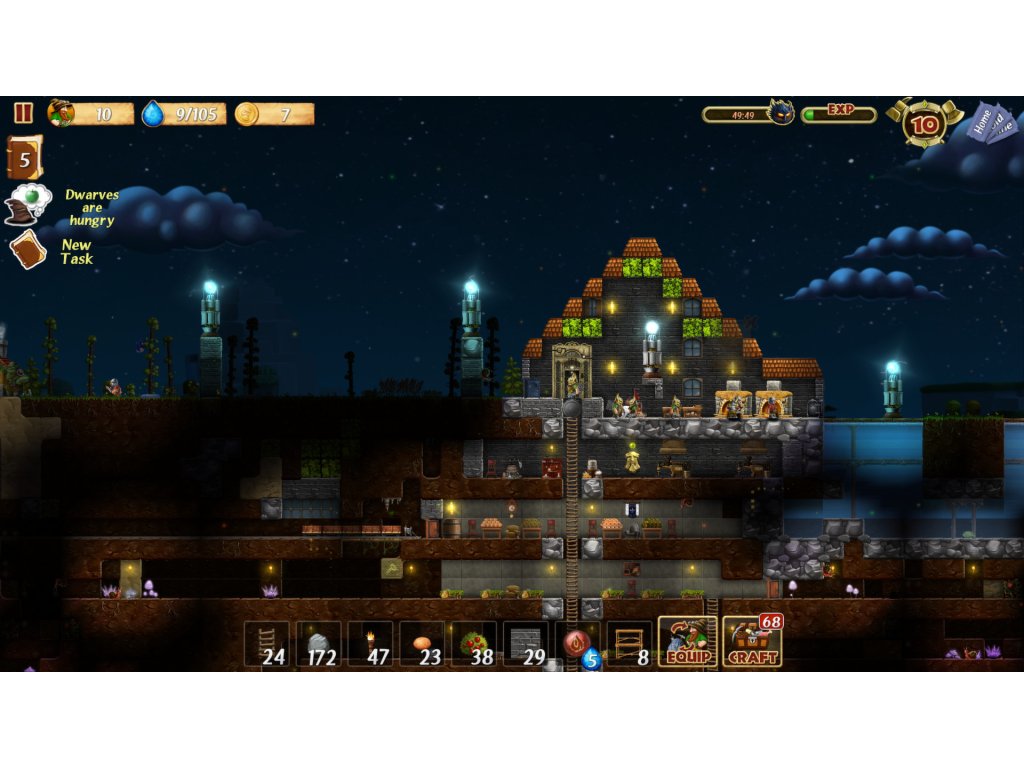Image resolution: width=1024 pixels, height=768 pixels.
Task: Click the monster wave timer icon
Action: point(780,113)
